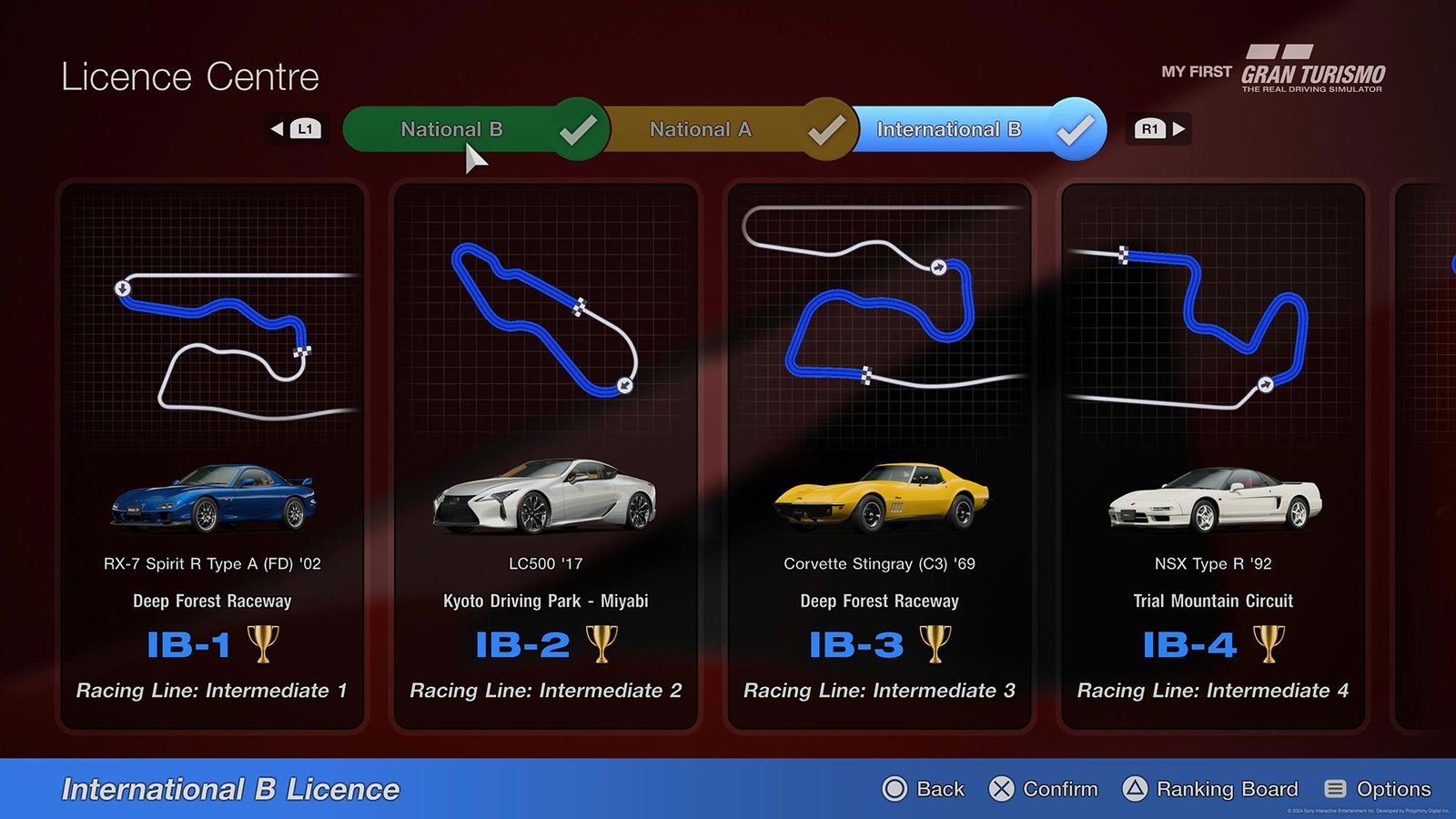The width and height of the screenshot is (1456, 819).
Task: Select the International B licence tab
Action: [x=949, y=129]
